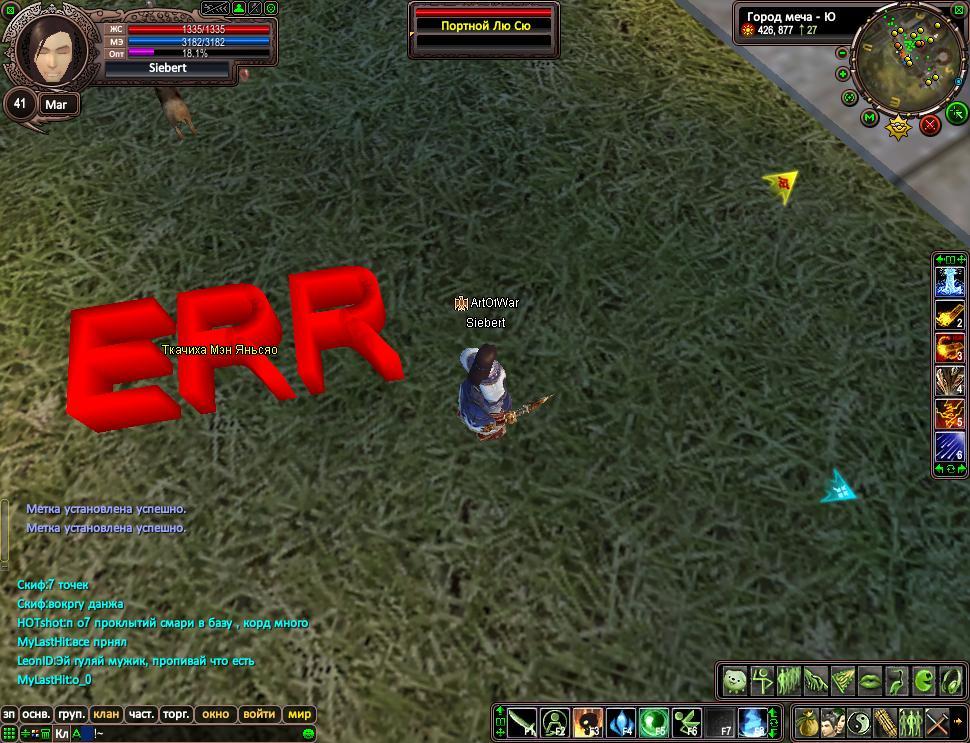Select target frame Портной Лю Сю

(485, 26)
